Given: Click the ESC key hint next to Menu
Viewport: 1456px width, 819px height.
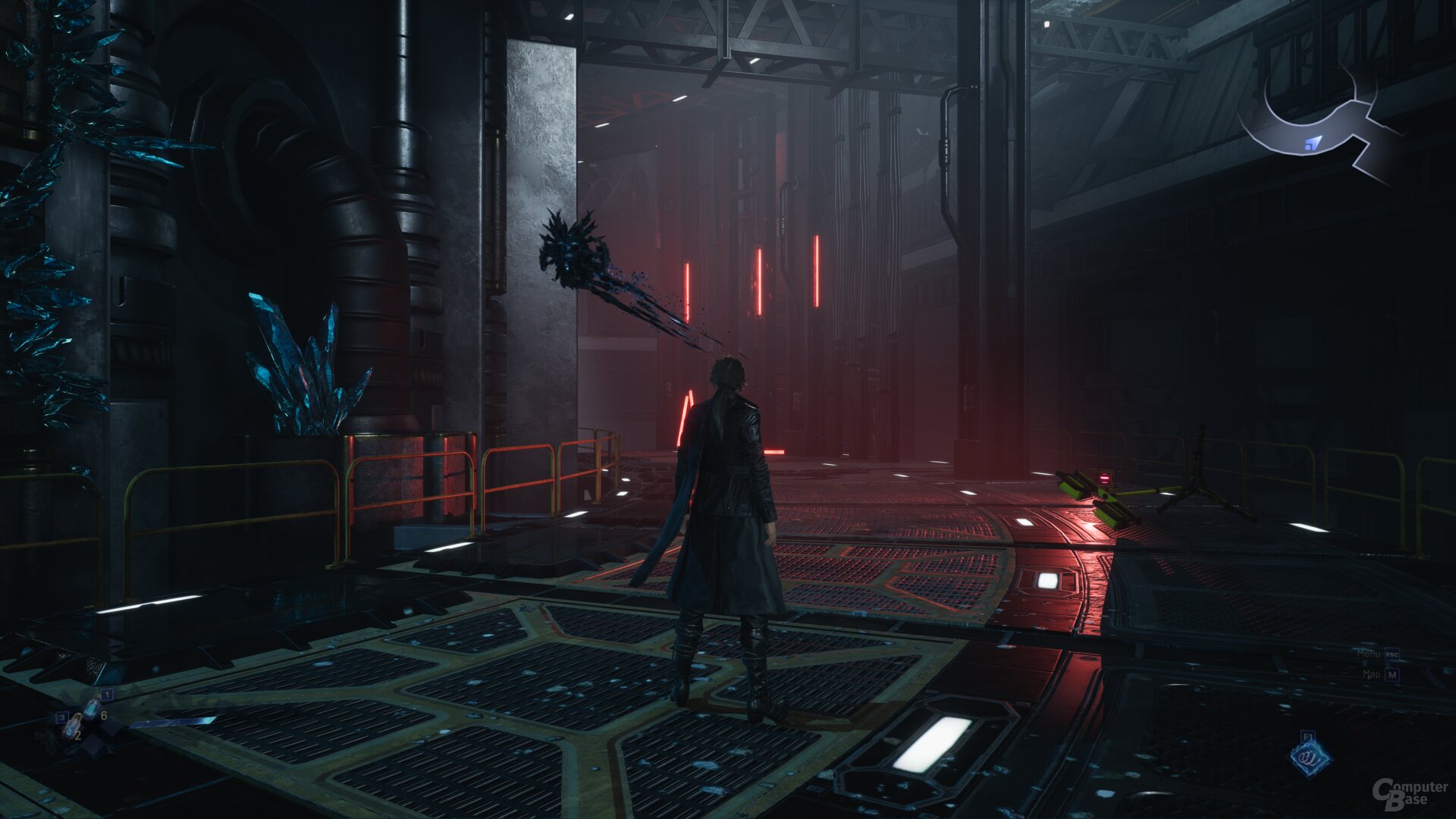Looking at the screenshot, I should tap(1392, 654).
